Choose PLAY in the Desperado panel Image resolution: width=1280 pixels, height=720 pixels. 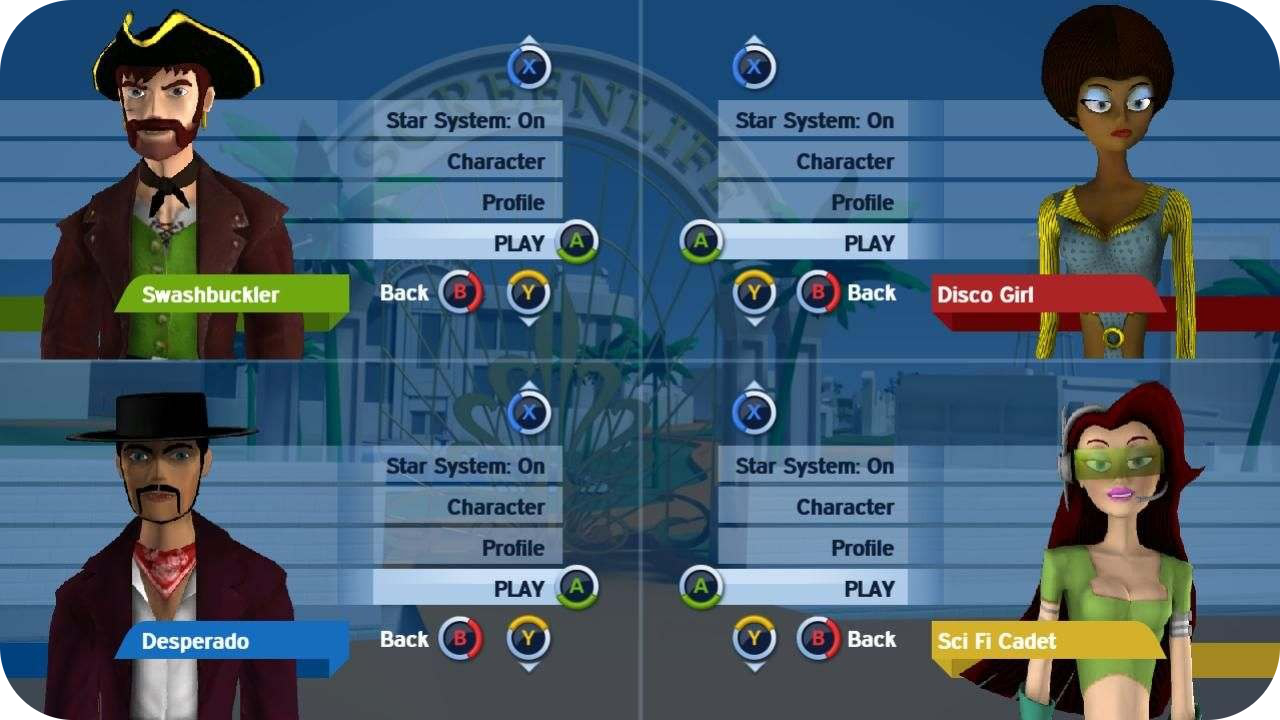click(518, 589)
